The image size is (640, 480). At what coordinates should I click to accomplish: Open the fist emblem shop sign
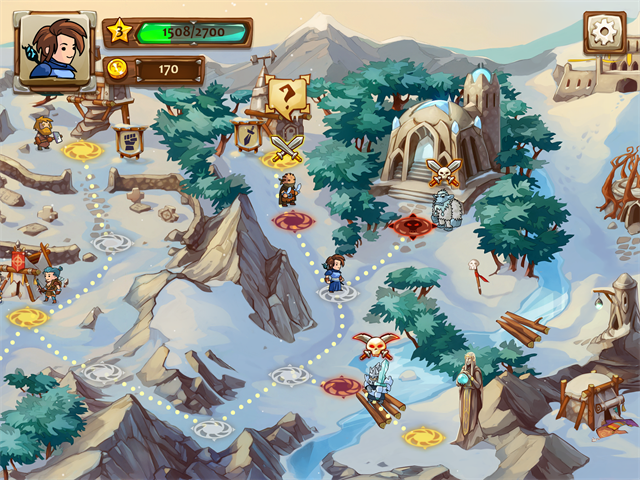point(135,139)
